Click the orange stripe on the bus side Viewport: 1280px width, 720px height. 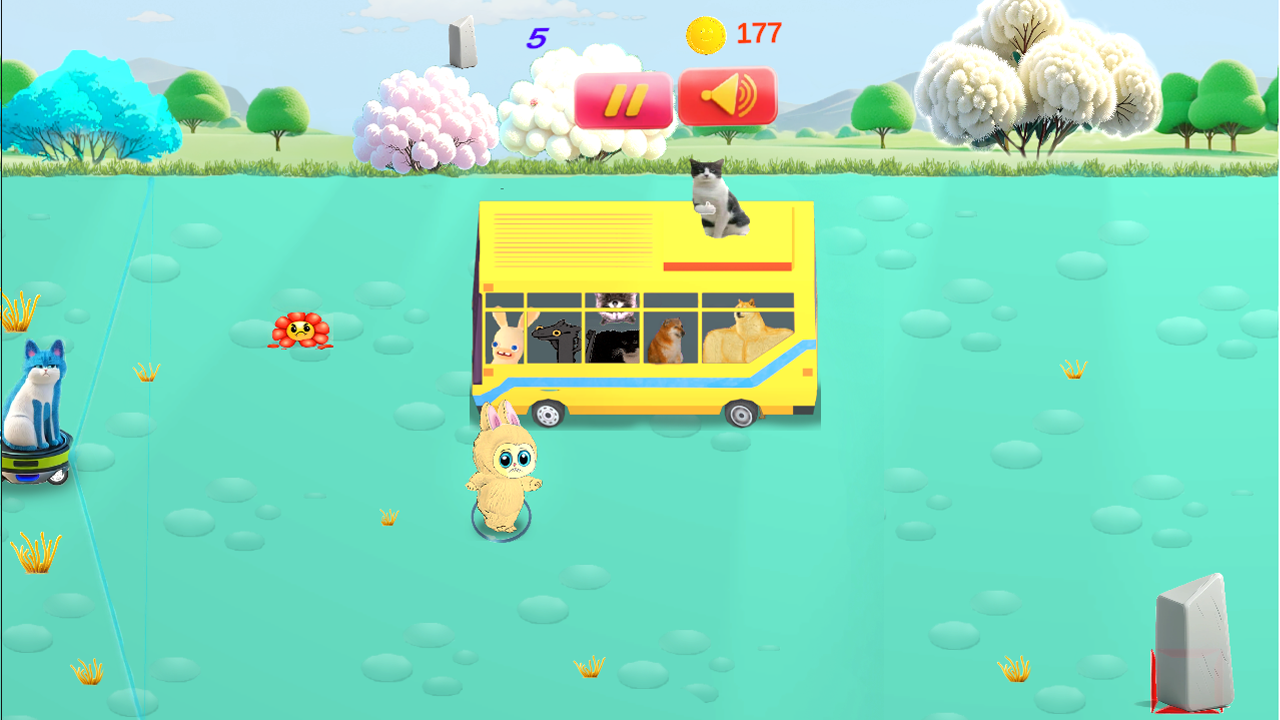pyautogui.click(x=730, y=267)
